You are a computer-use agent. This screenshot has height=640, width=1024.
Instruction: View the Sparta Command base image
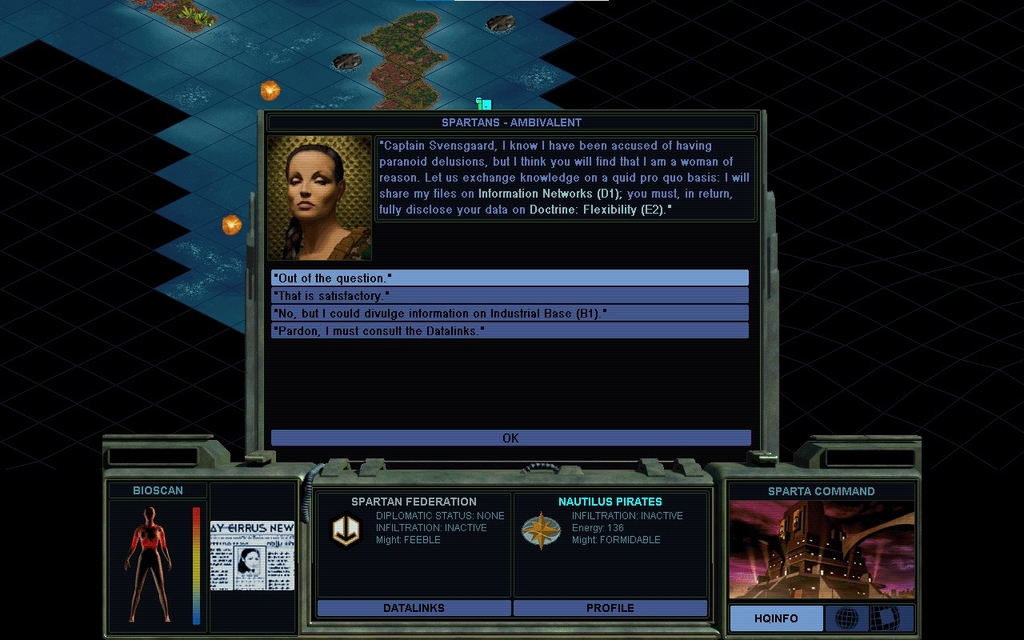tap(821, 549)
